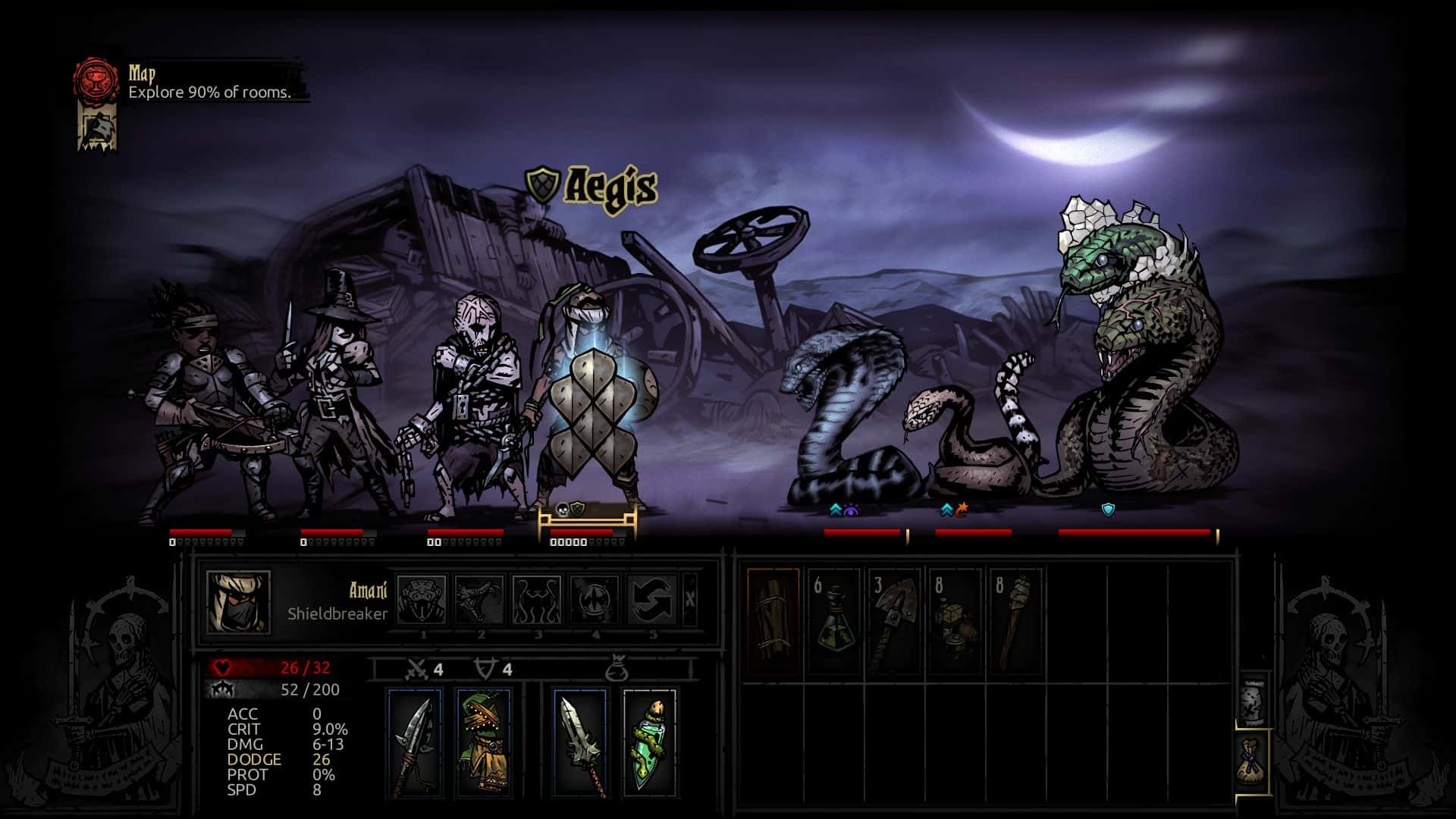
Task: Click the pass turn X button
Action: click(690, 599)
